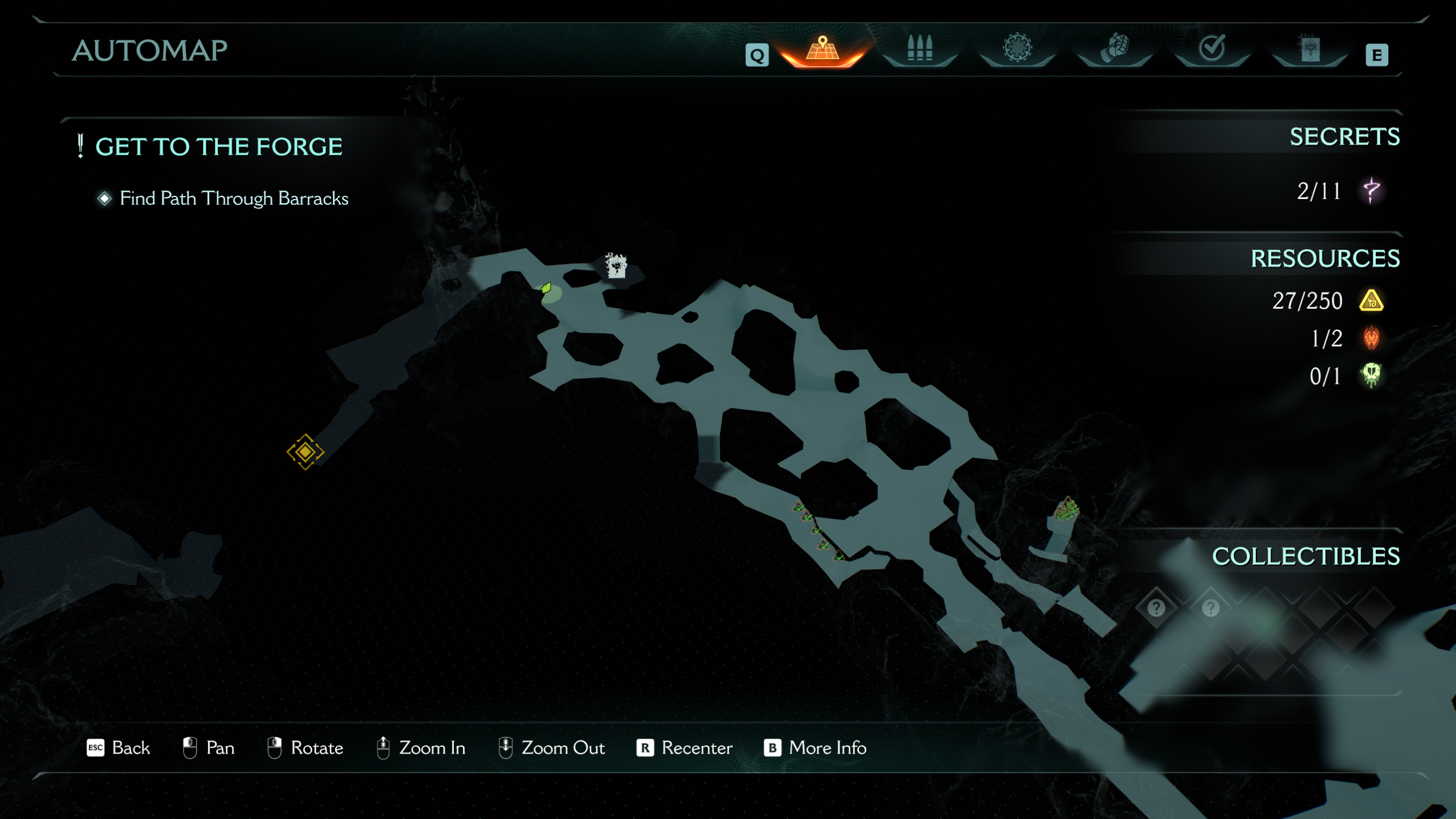1456x819 pixels.
Task: Click the Find Path Through Barracks objective checkbox
Action: 104,200
